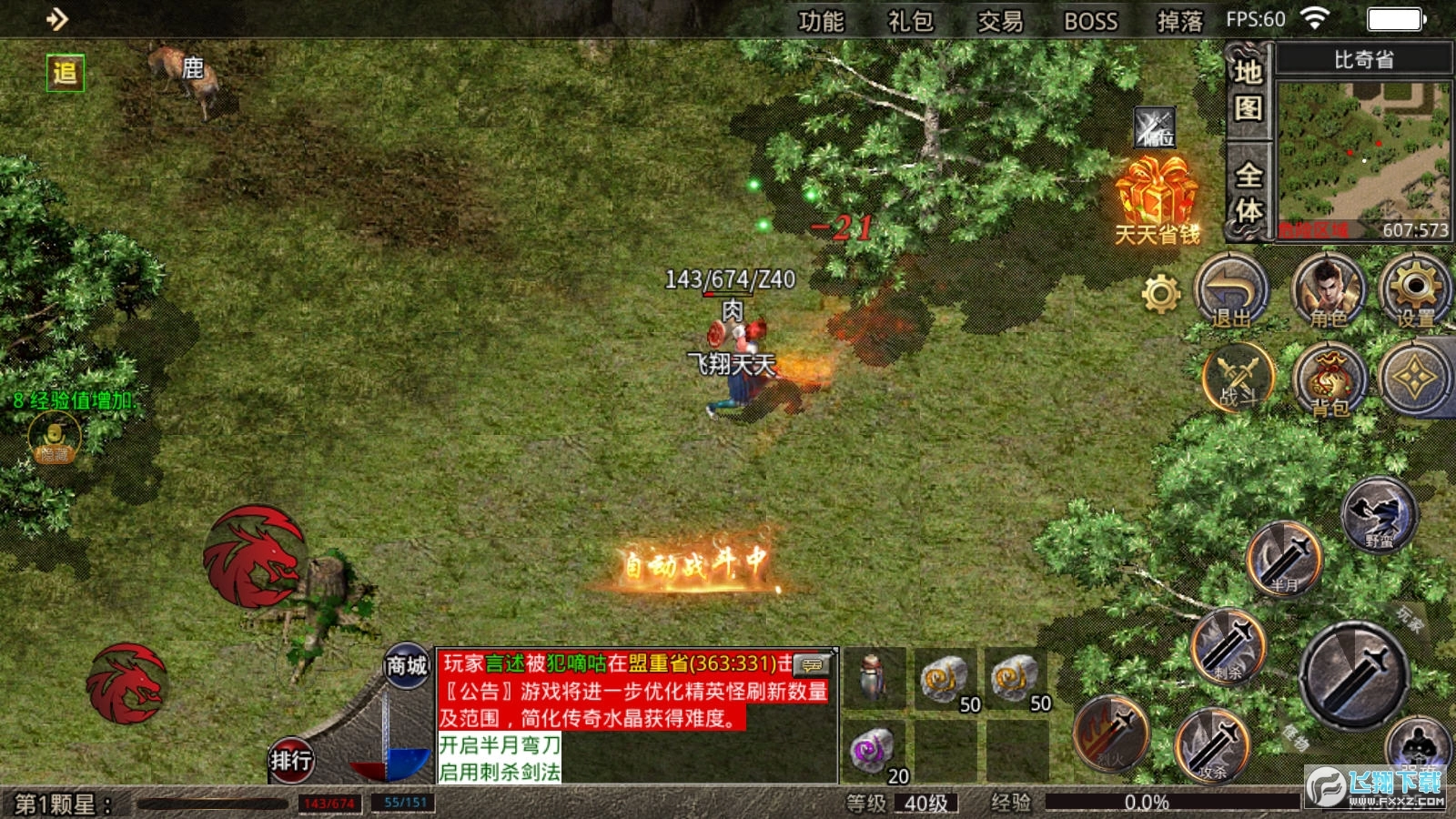Open the 角色 character portrait icon
Viewport: 1456px width, 819px height.
[x=1329, y=293]
